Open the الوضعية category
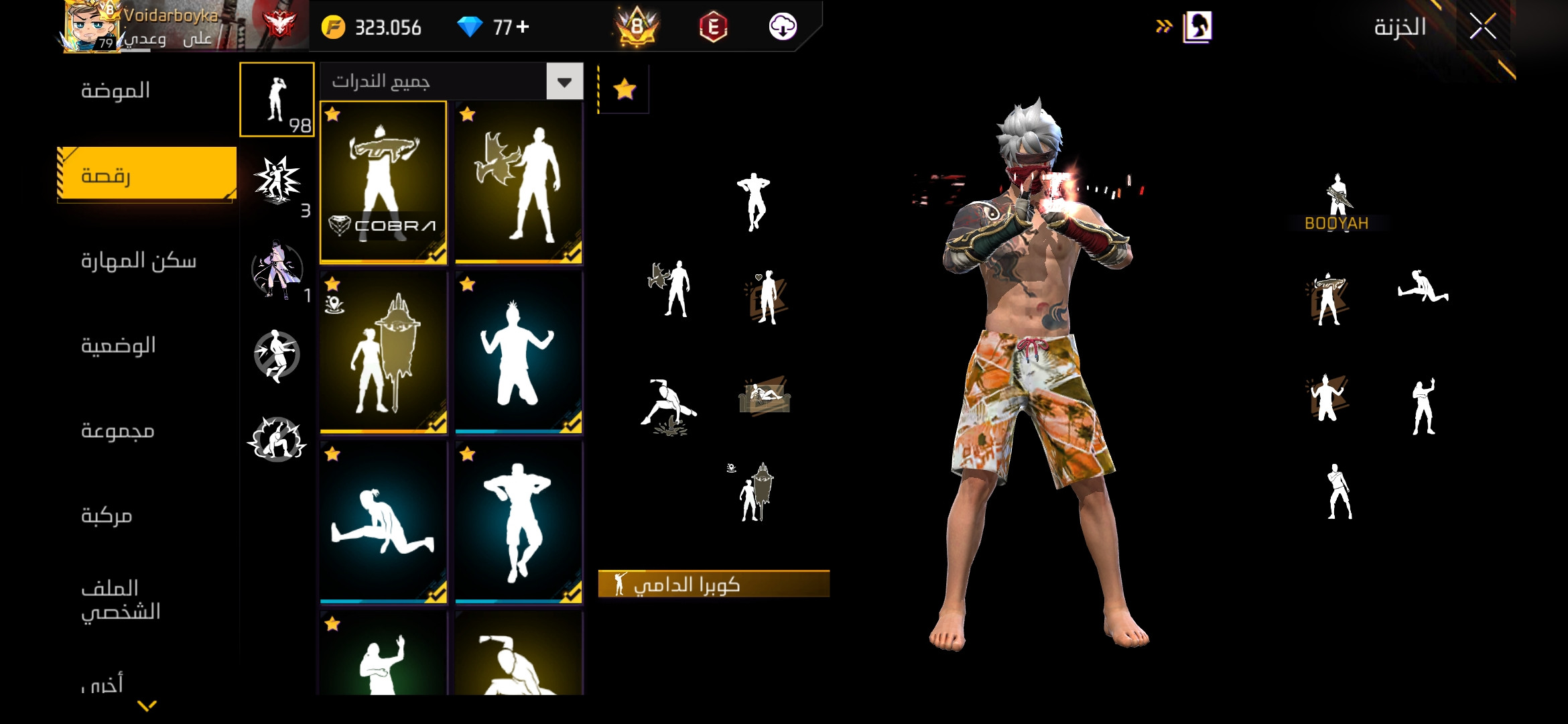This screenshot has height=724, width=1568. point(118,345)
